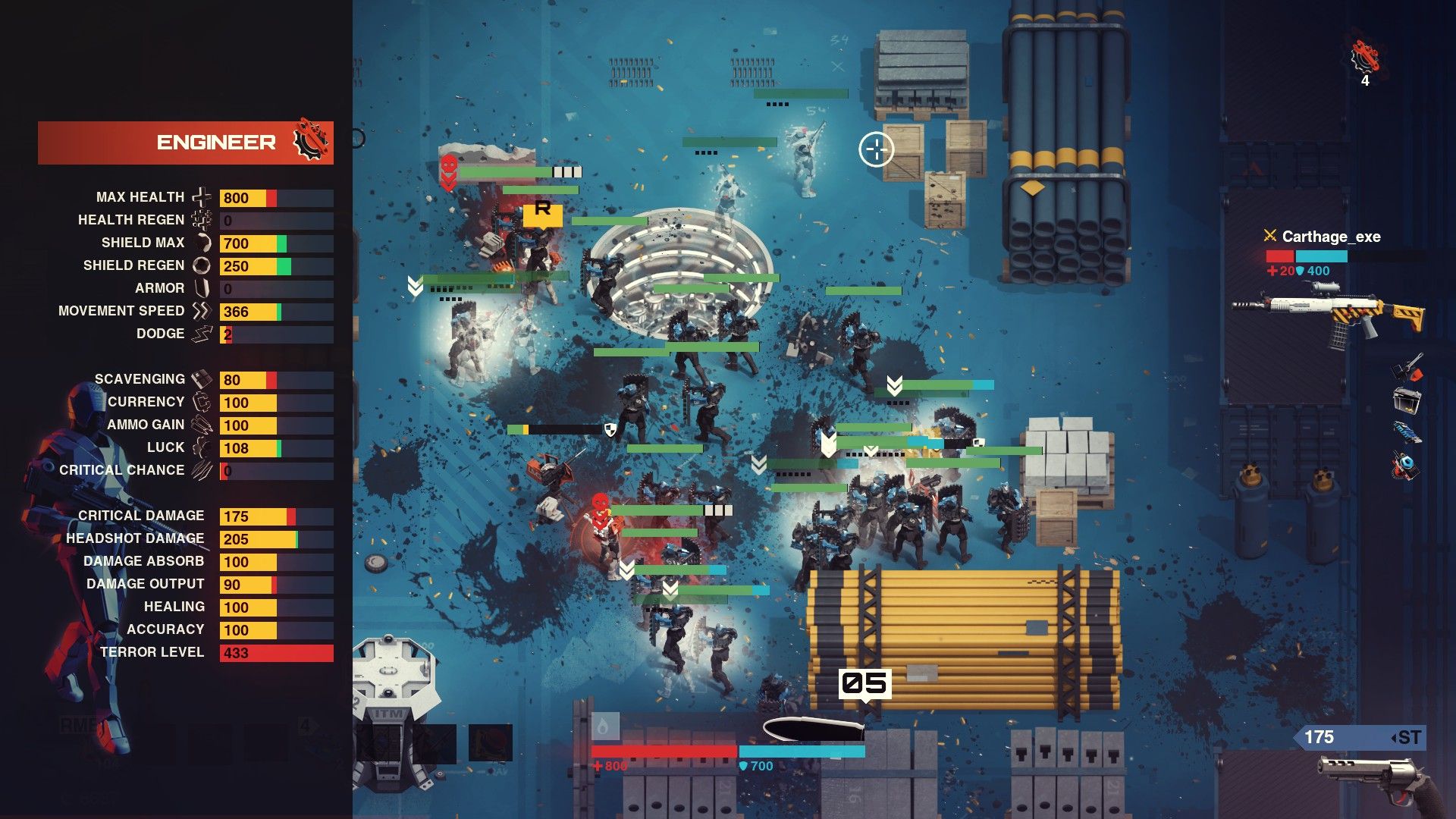The height and width of the screenshot is (819, 1456).
Task: Select the Critical Chance claw icon
Action: [x=202, y=470]
